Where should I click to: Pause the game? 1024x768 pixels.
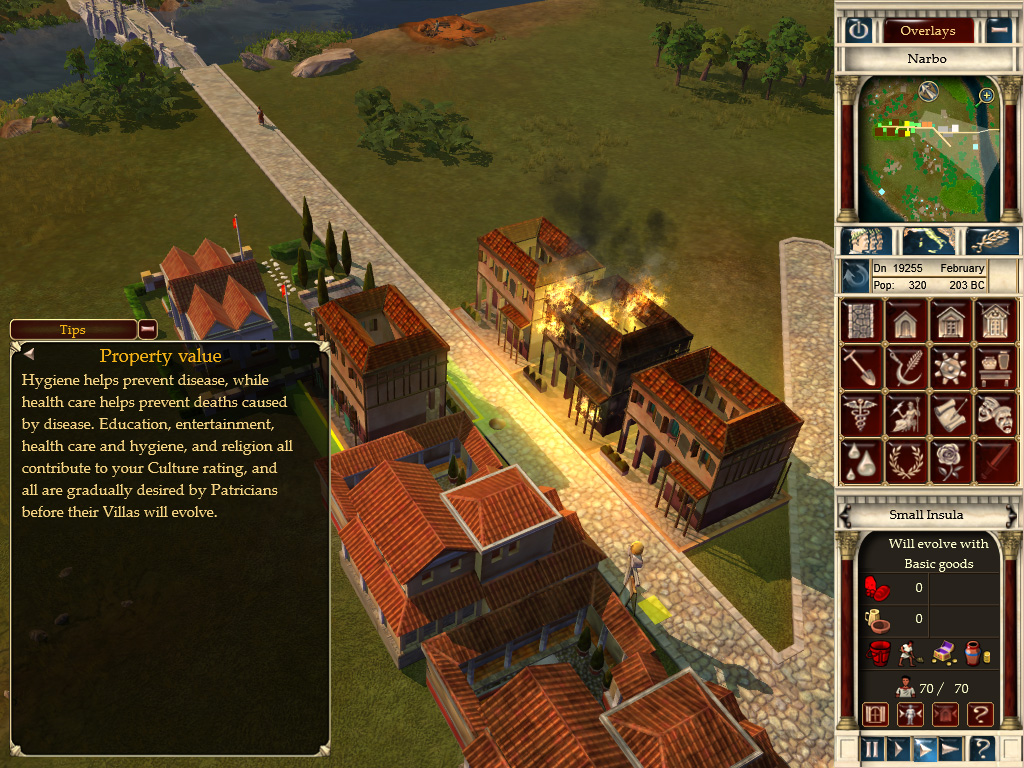[x=871, y=748]
